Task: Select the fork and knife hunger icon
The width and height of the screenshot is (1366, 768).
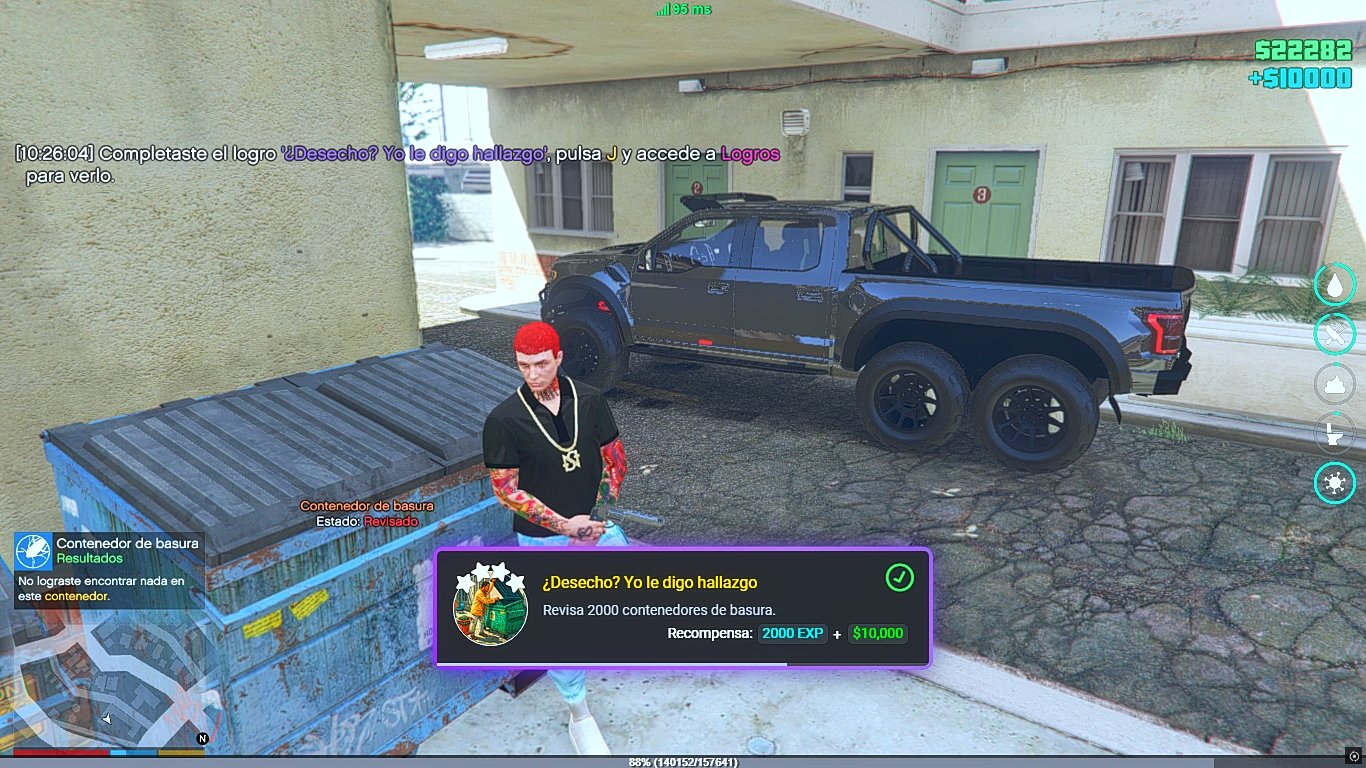Action: click(x=1334, y=334)
